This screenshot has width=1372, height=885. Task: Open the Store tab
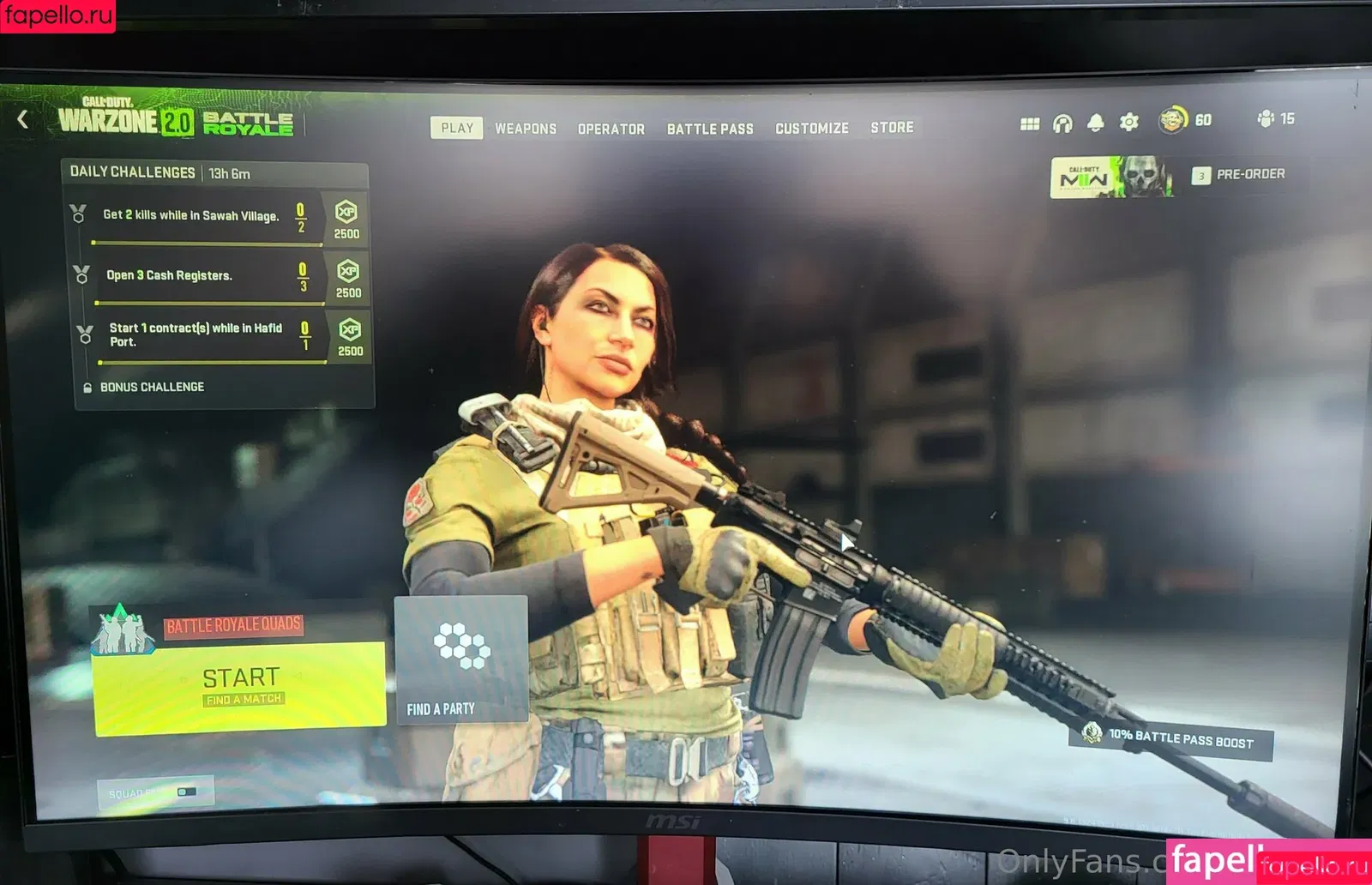pos(892,127)
